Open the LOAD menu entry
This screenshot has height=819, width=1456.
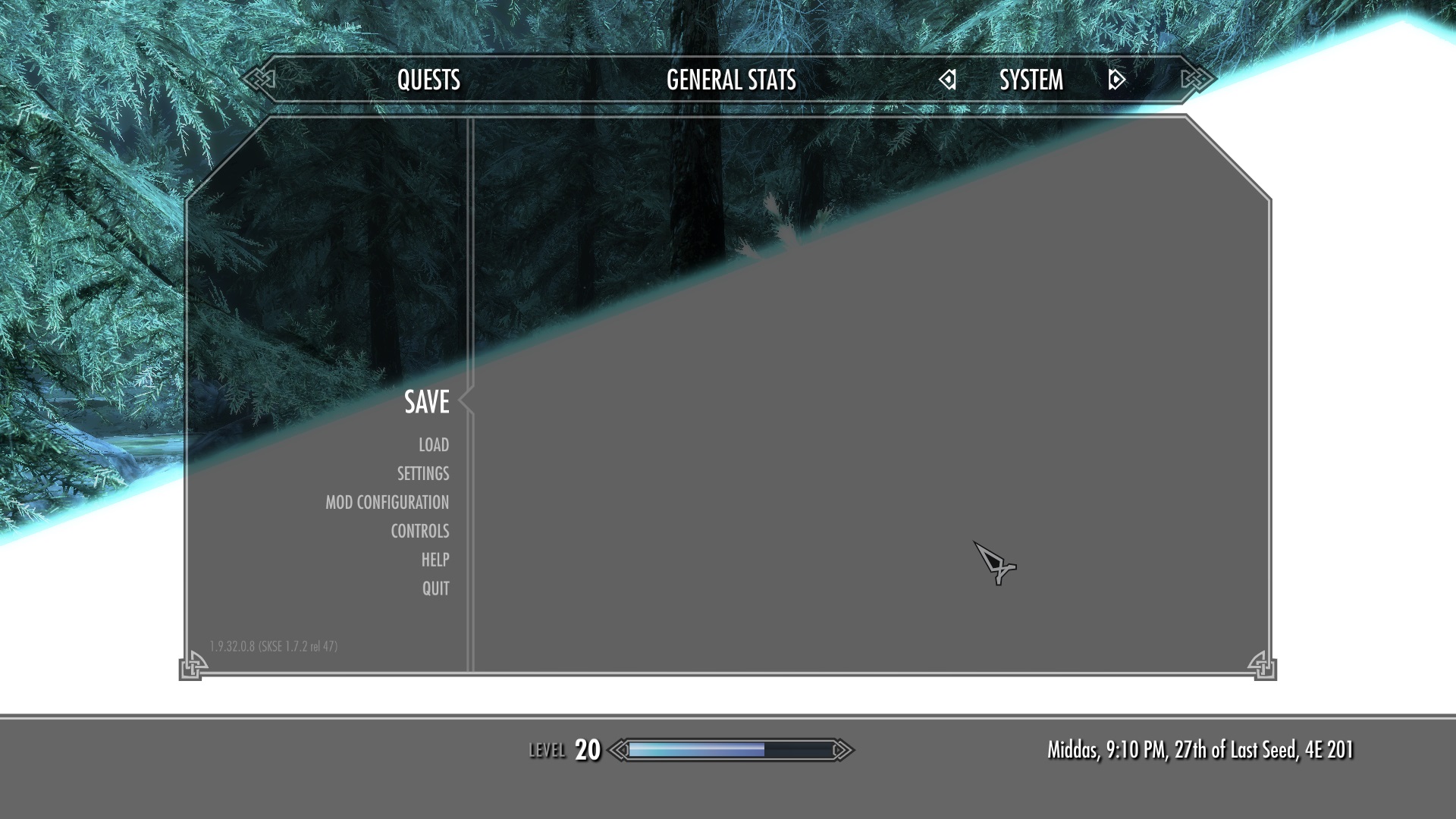tap(433, 445)
